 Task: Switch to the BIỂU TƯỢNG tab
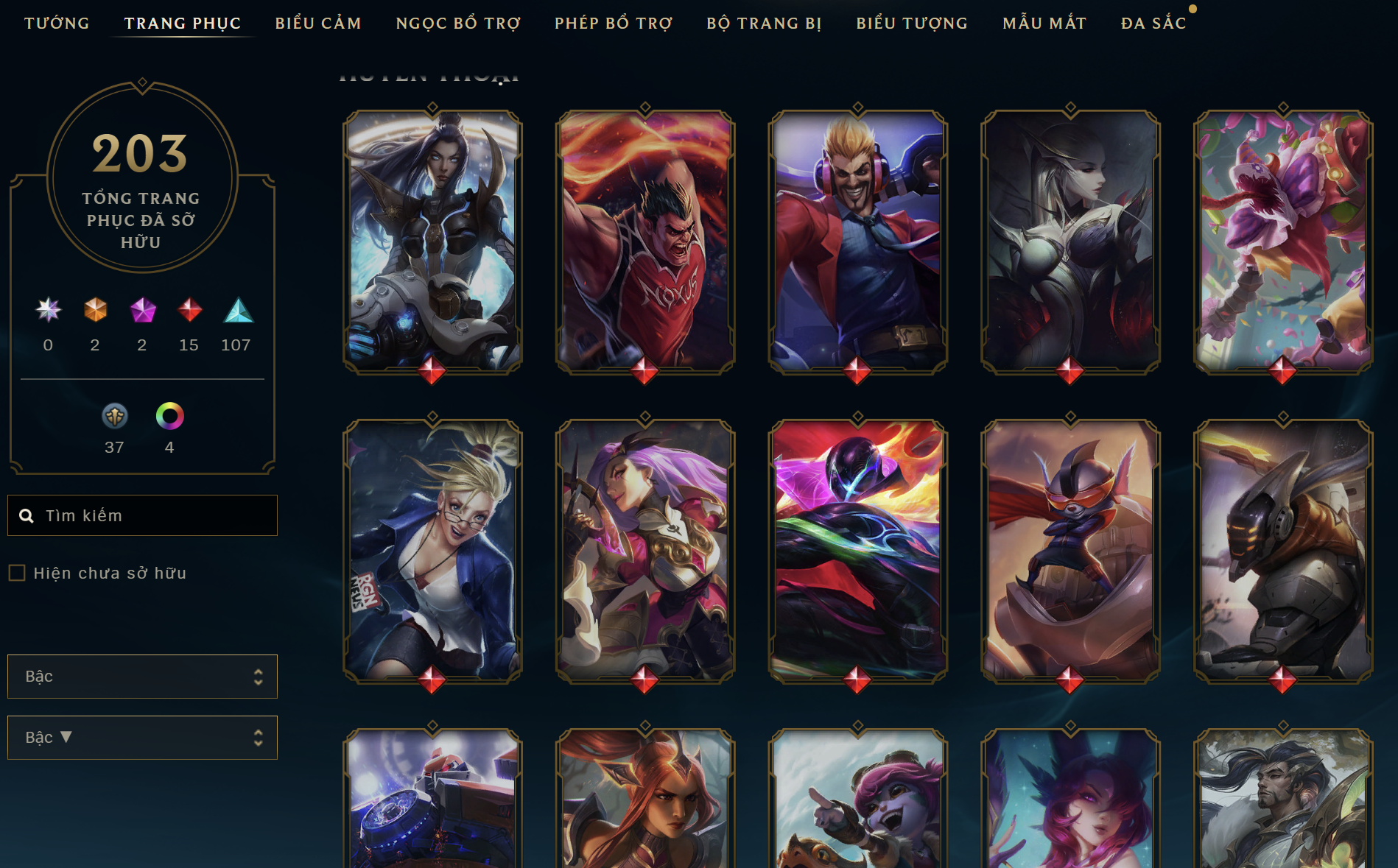click(912, 24)
